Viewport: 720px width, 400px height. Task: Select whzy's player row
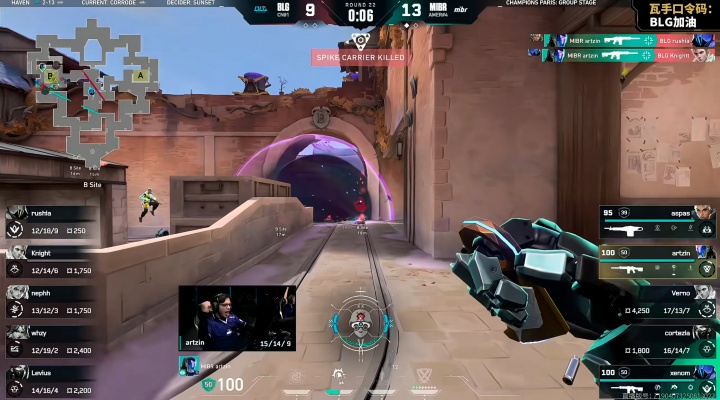[x=50, y=342]
